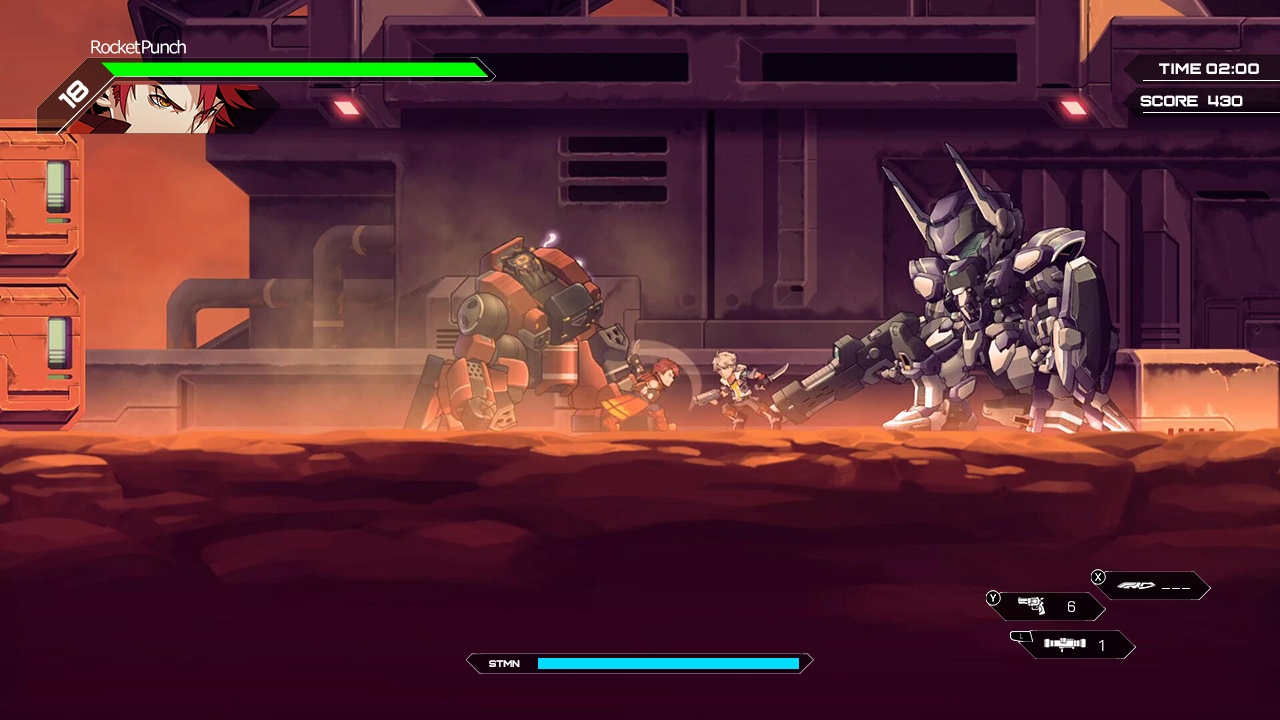Select the sniper rifle weapon icon

pos(1062,645)
